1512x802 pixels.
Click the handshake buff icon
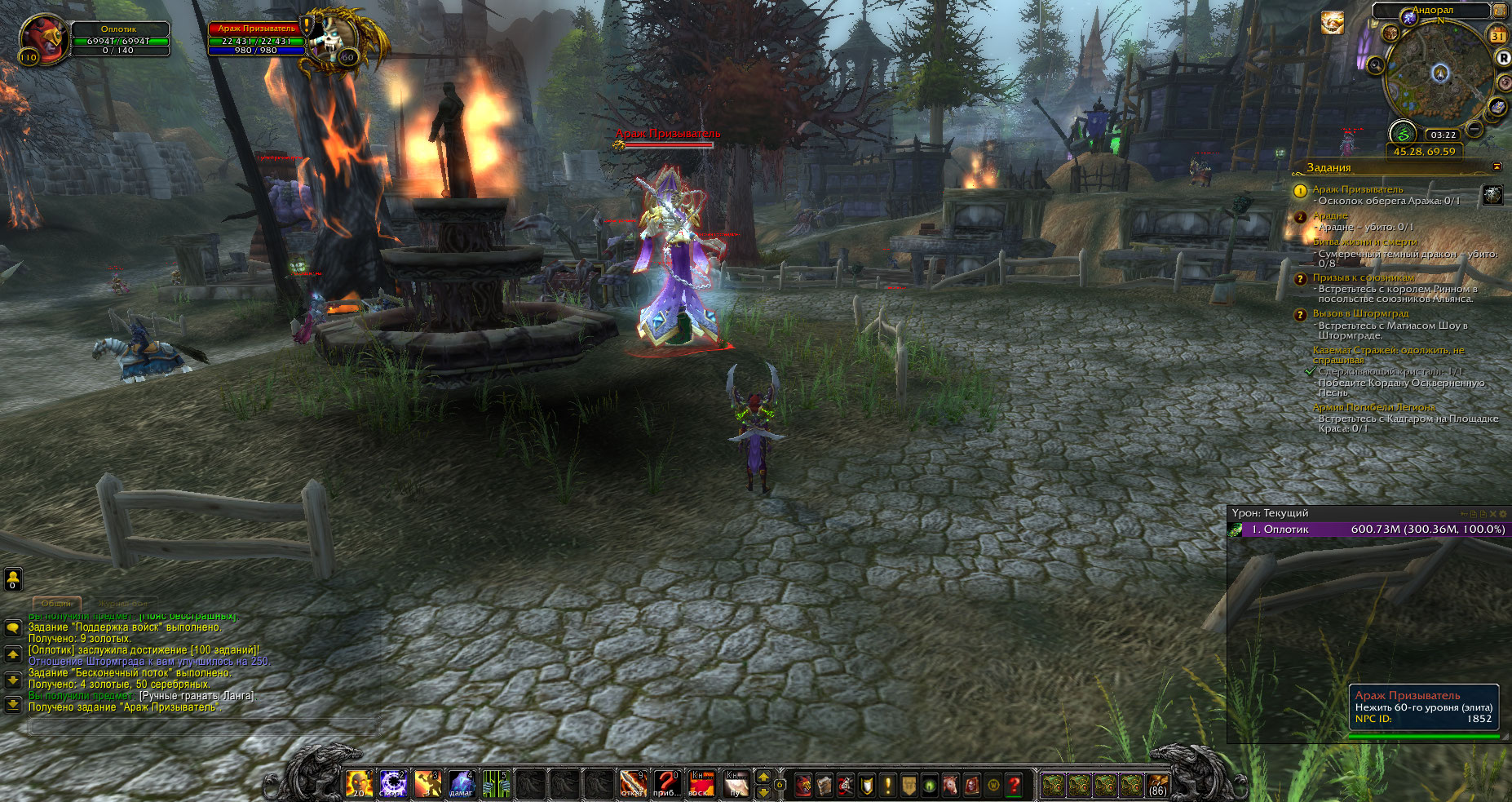[x=1332, y=23]
